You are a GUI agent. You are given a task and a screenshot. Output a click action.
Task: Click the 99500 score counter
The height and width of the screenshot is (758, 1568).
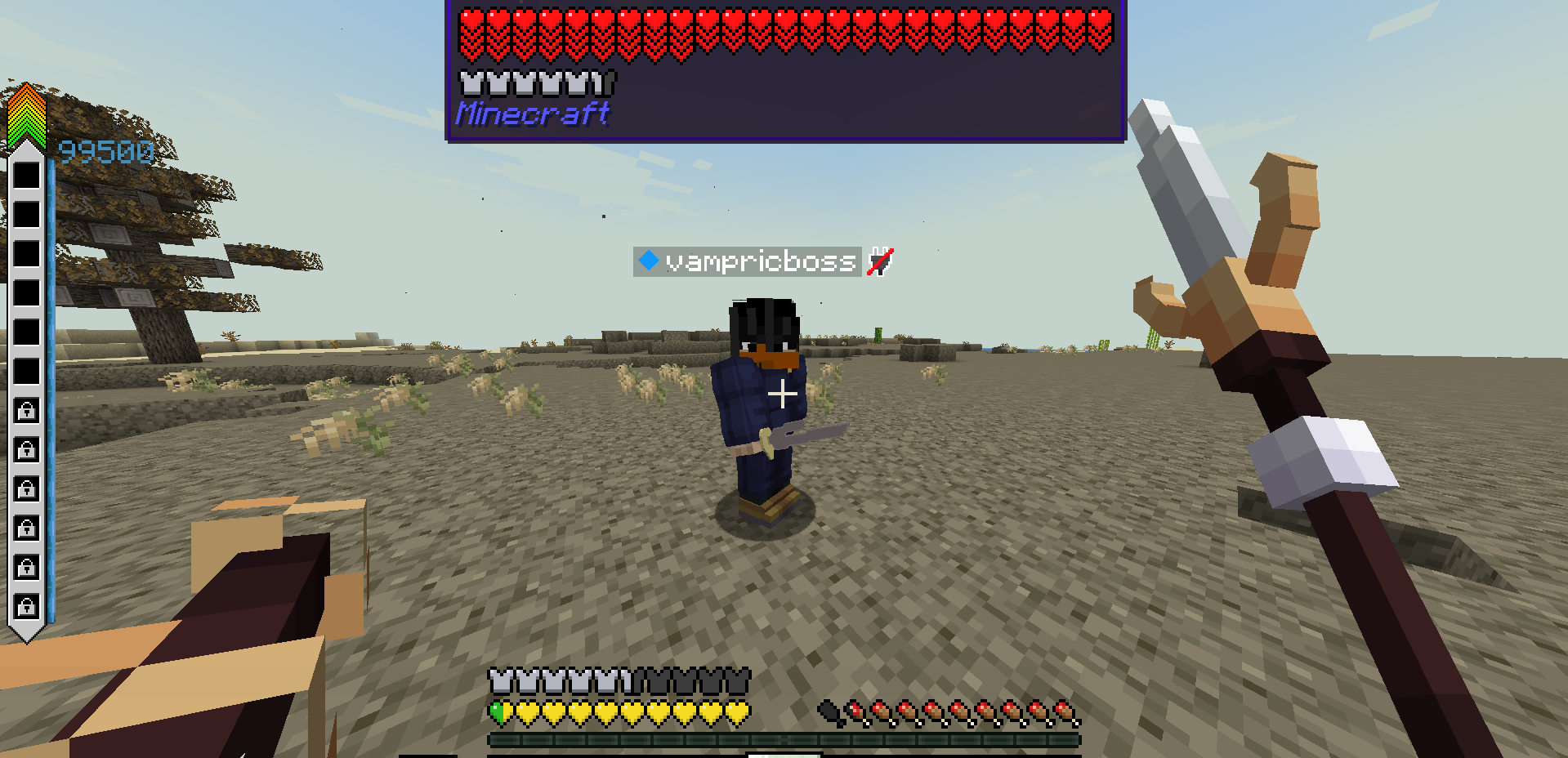[106, 150]
